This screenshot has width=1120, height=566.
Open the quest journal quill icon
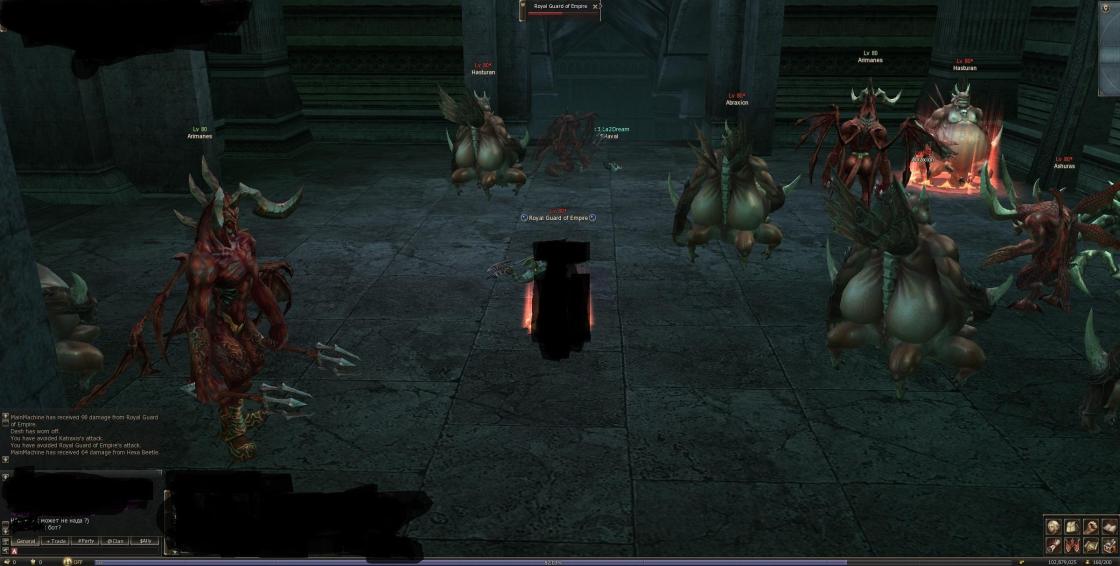click(x=1053, y=545)
